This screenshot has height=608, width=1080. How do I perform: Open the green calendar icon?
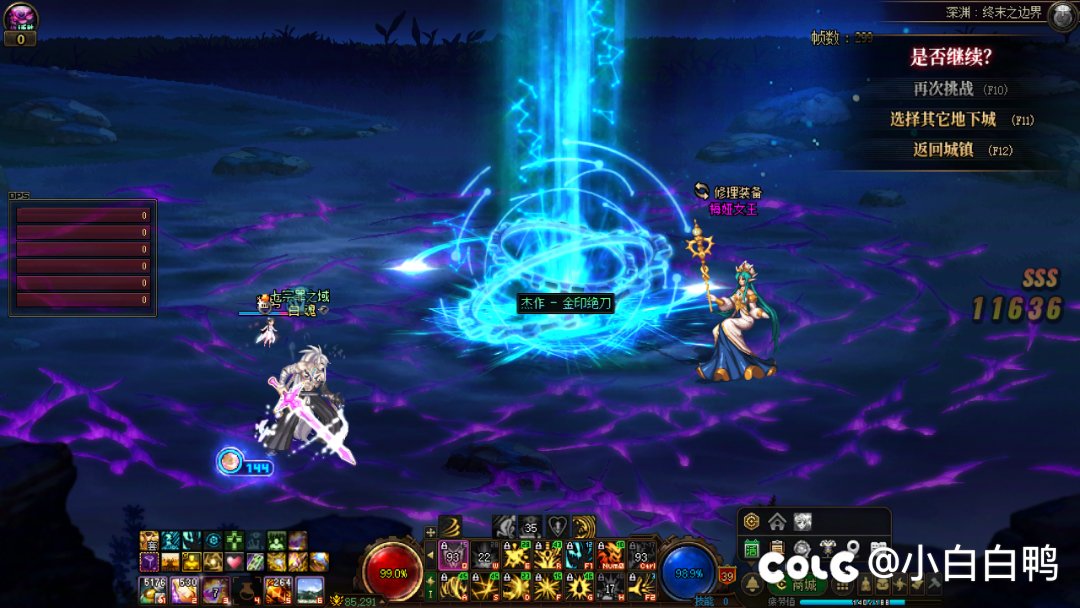pos(751,548)
